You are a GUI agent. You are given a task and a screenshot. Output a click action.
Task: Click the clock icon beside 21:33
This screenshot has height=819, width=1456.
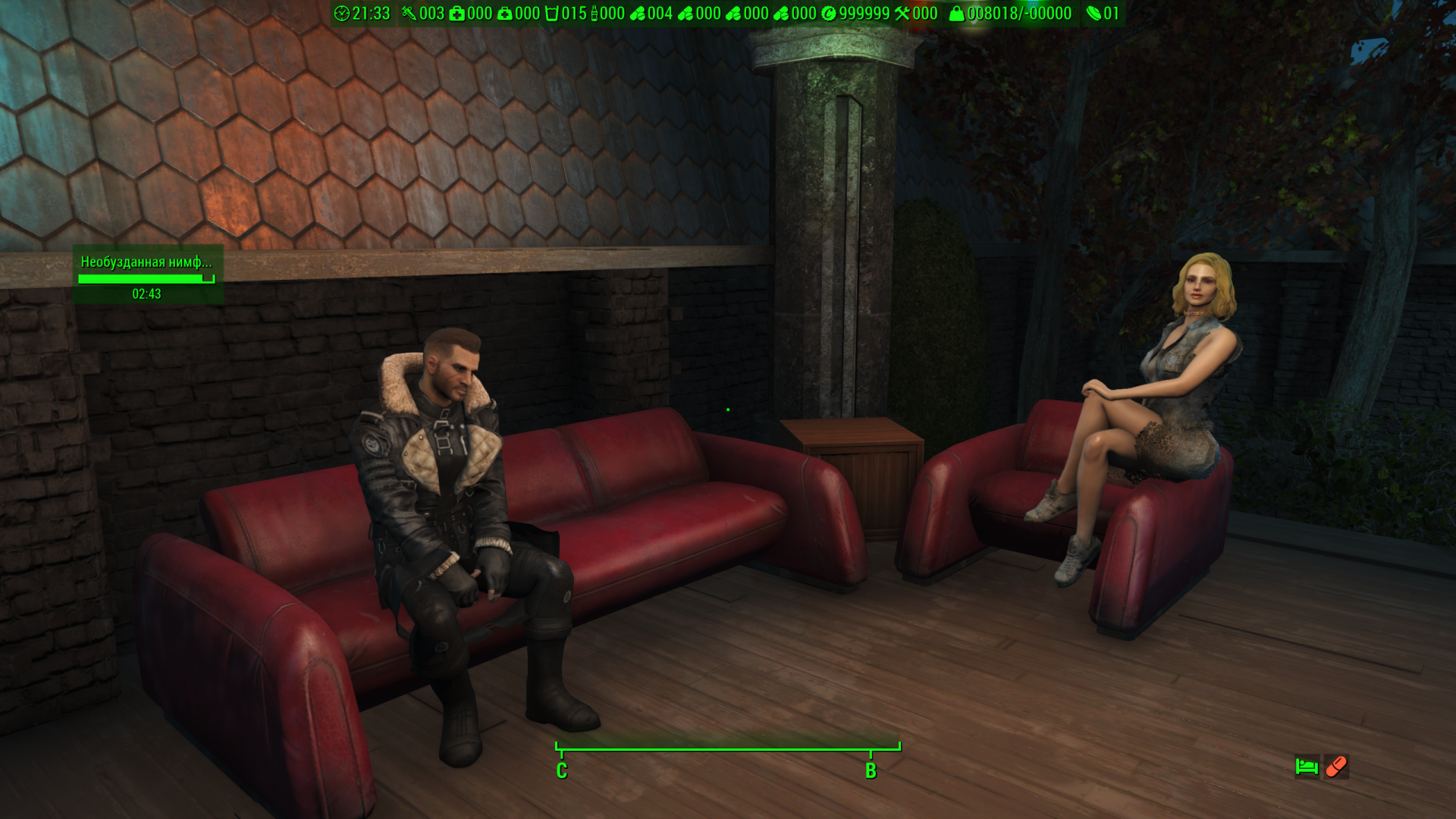click(342, 14)
